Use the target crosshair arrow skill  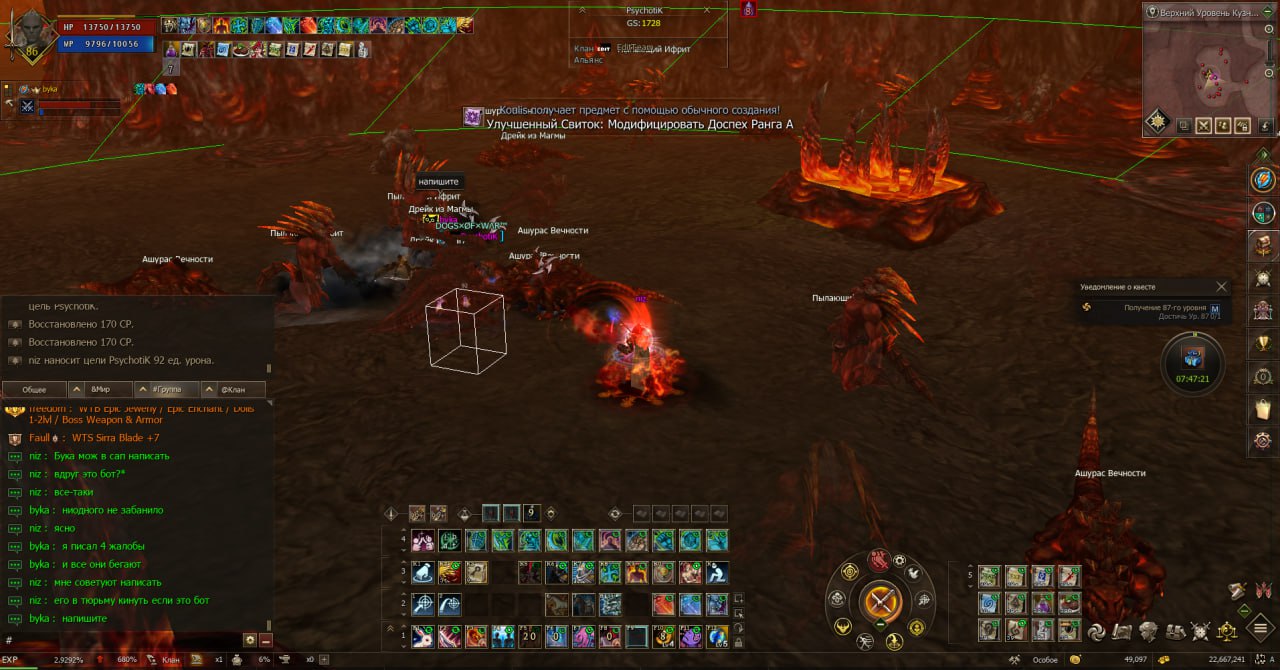tap(422, 604)
